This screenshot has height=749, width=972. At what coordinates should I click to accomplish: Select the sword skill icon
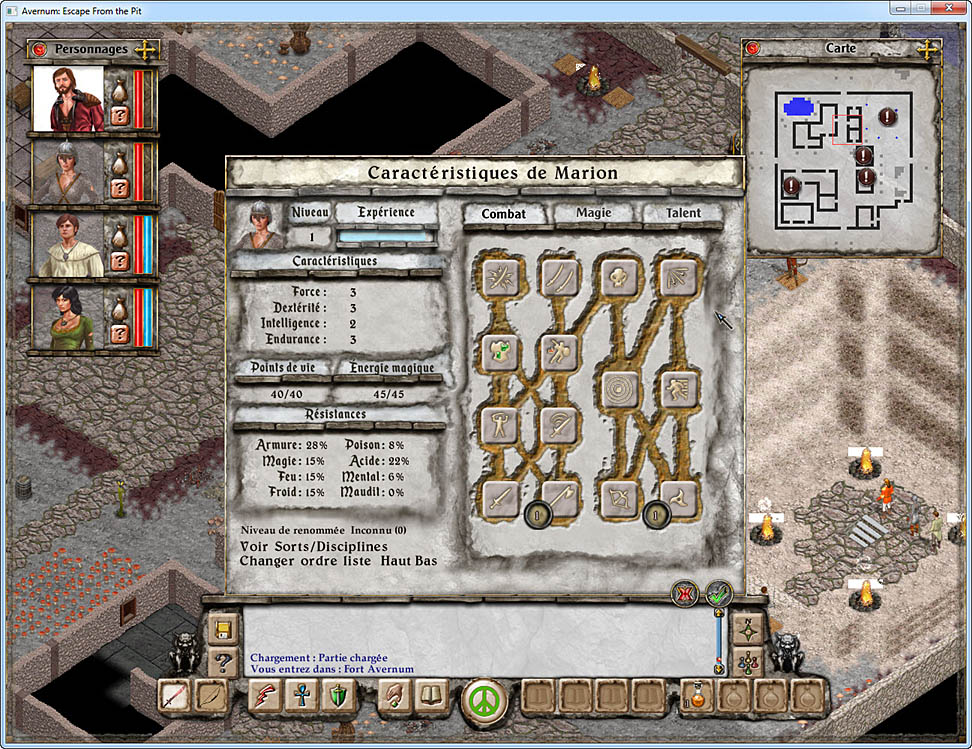tap(500, 499)
